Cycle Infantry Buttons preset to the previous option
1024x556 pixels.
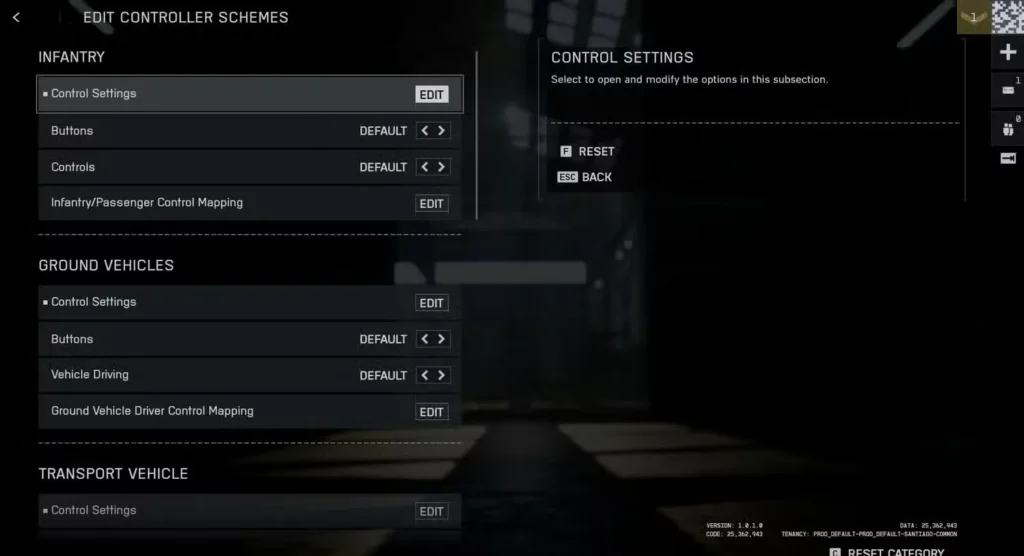point(424,131)
